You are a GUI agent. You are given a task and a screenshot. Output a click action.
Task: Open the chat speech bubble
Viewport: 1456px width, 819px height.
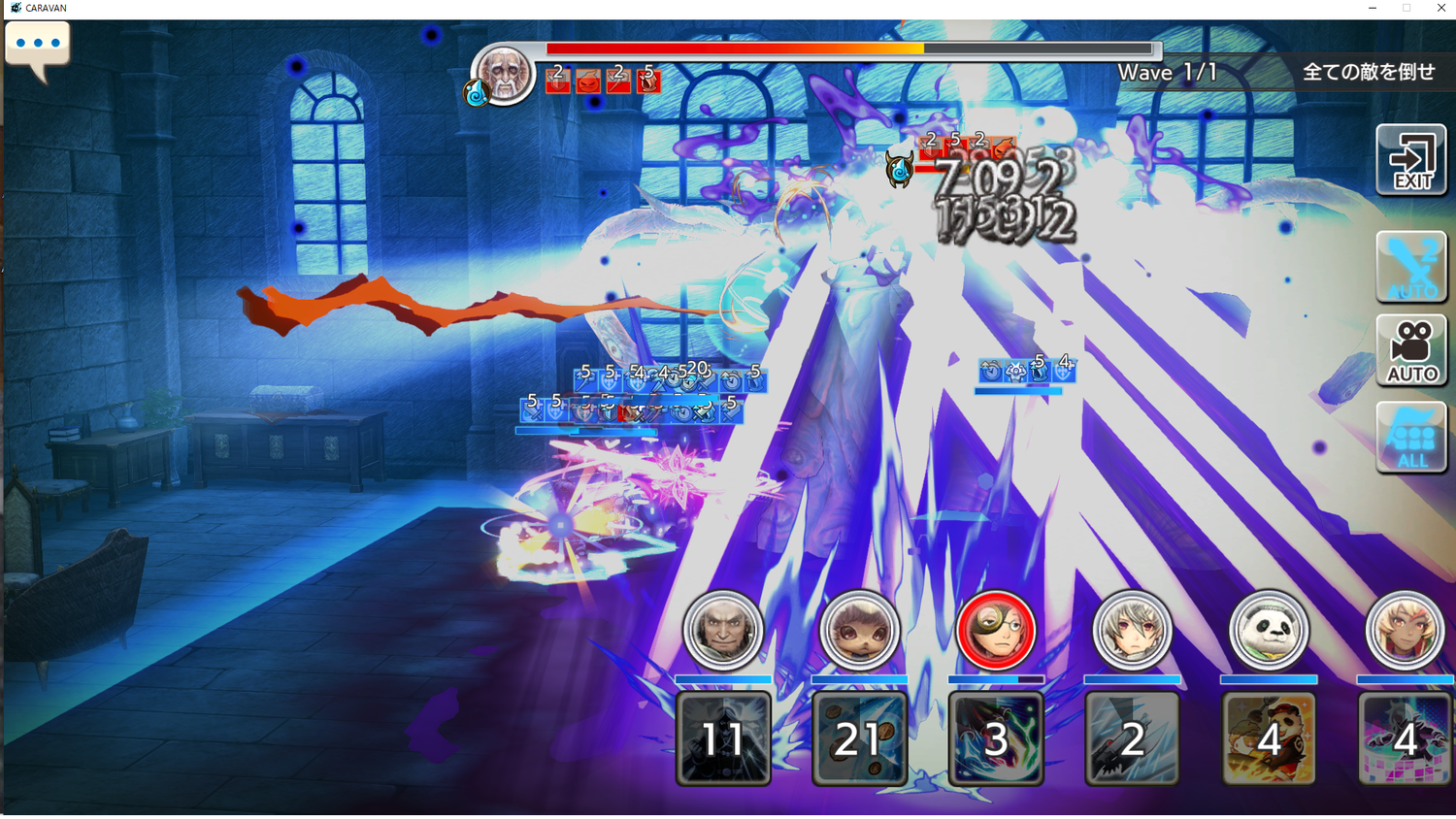point(38,49)
